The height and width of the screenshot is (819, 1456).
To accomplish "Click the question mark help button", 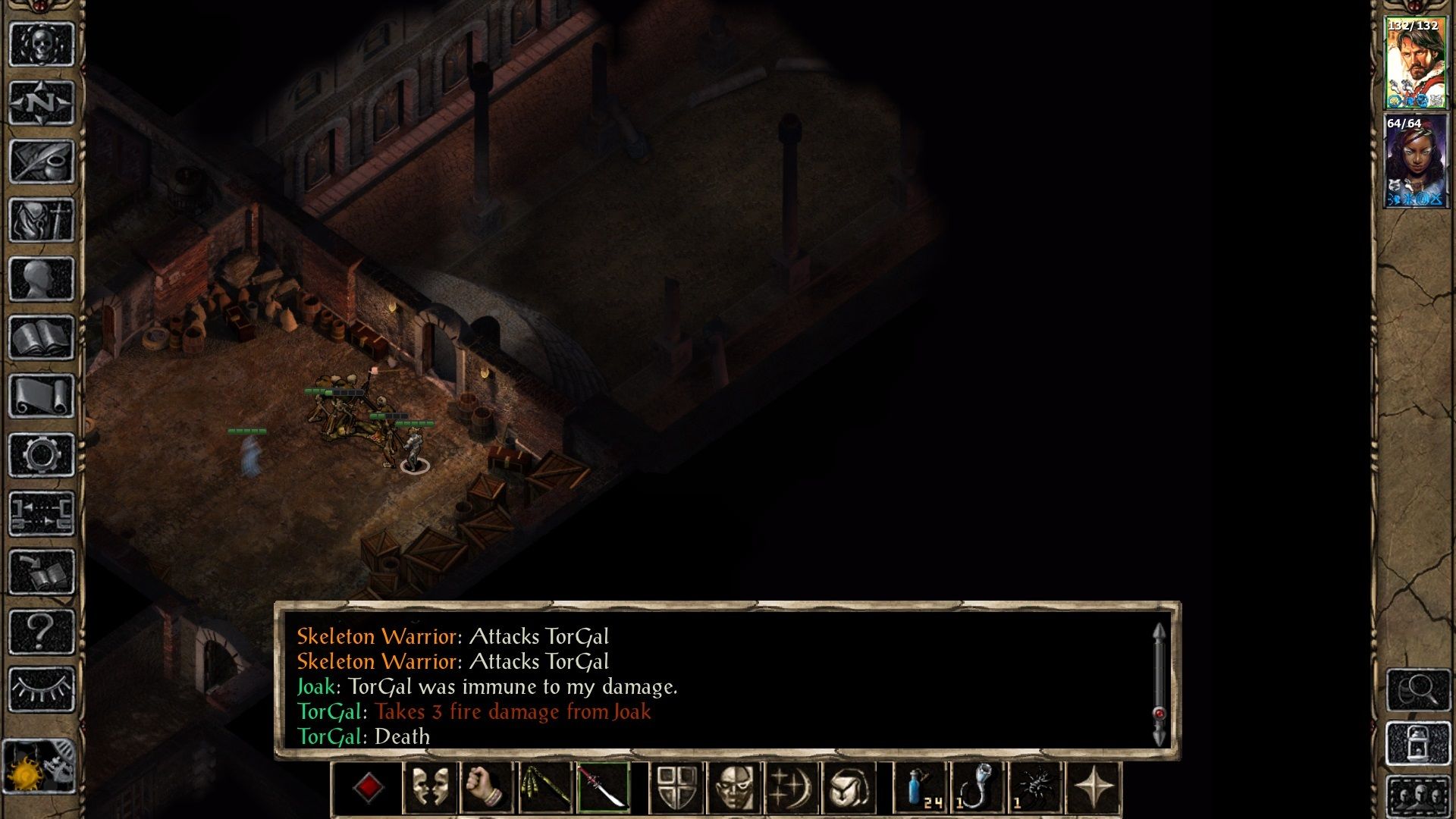I will point(42,631).
